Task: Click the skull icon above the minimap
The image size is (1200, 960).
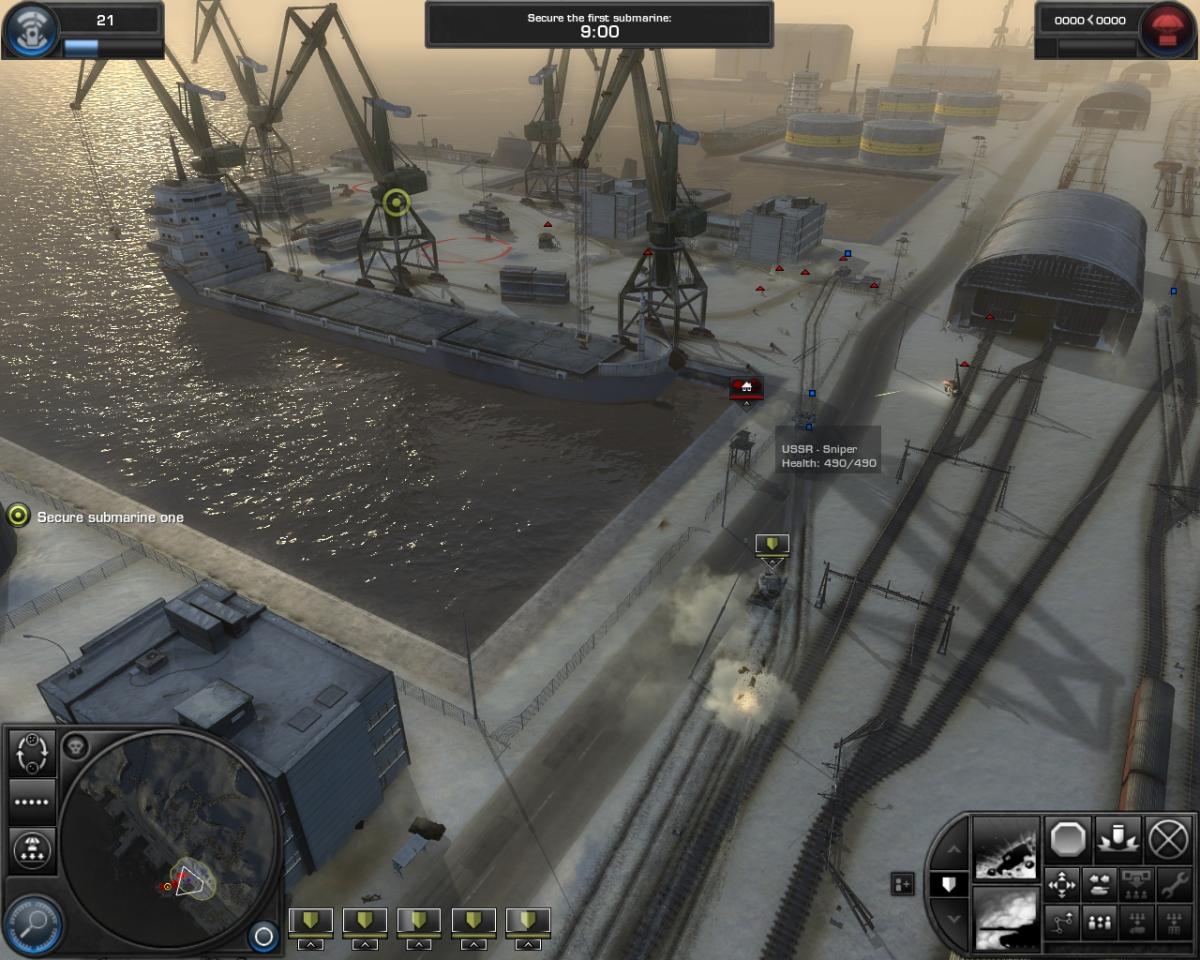Action: click(x=76, y=745)
